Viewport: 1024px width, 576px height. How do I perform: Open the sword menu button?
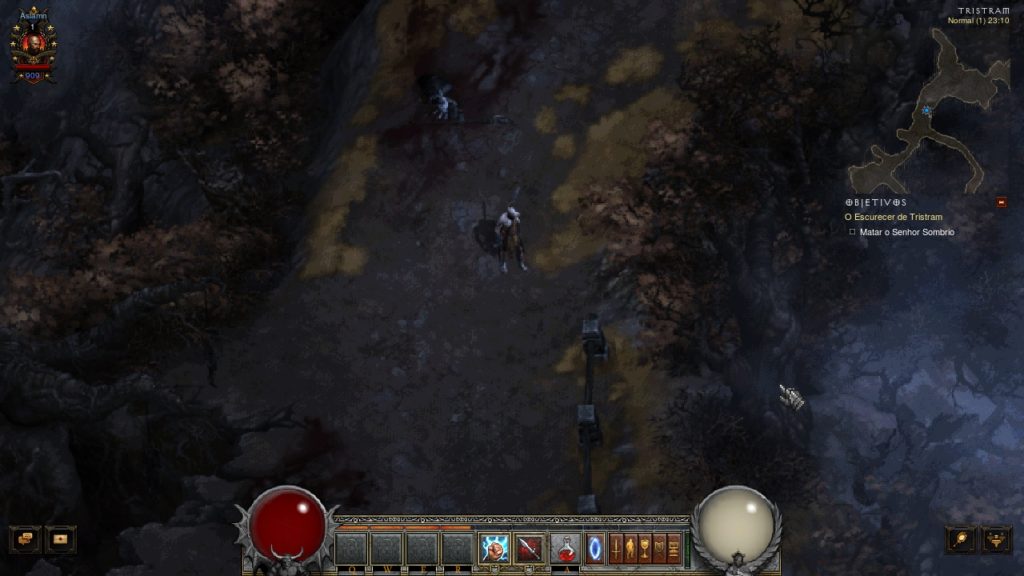(616, 548)
